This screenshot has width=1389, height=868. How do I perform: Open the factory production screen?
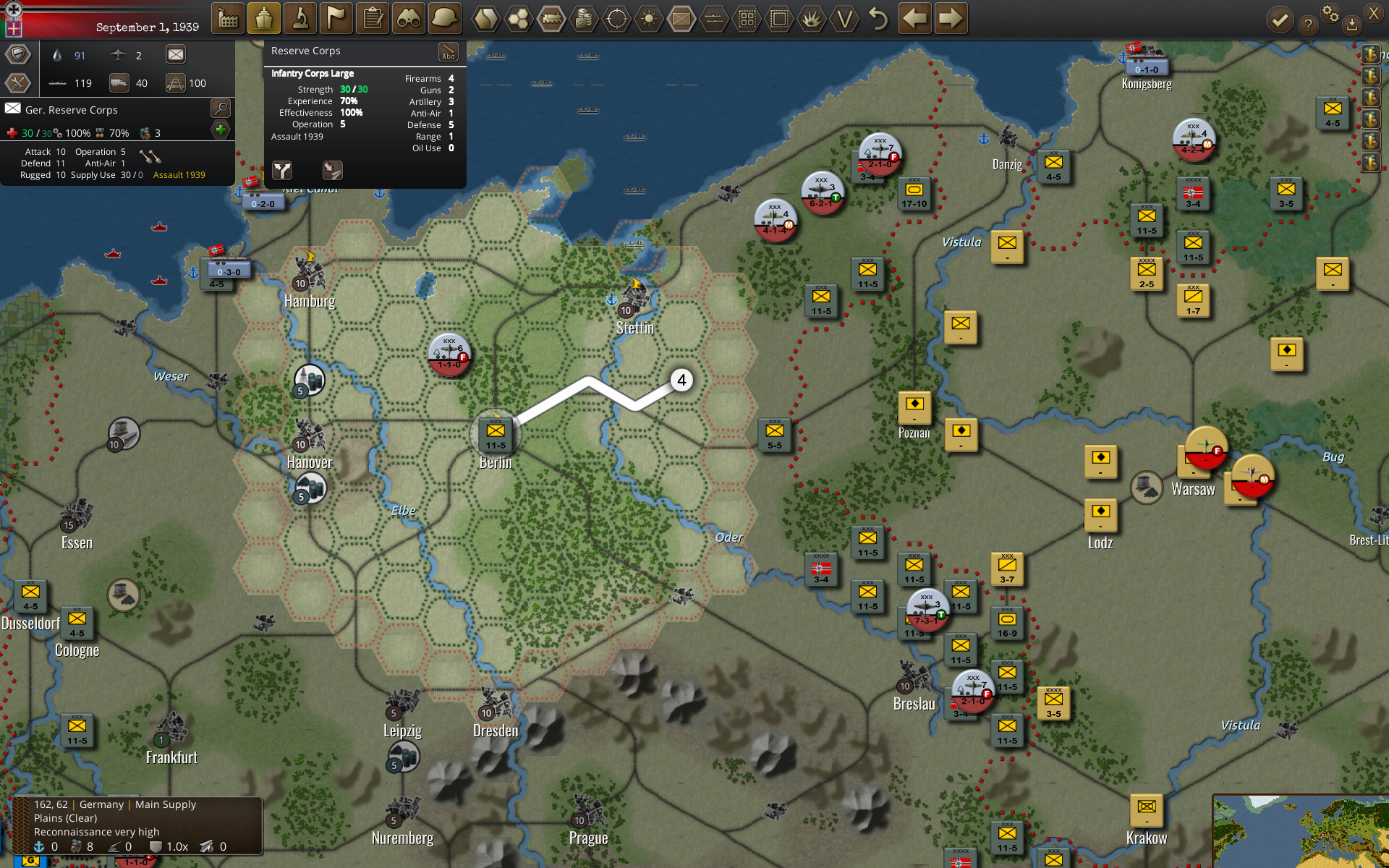tap(228, 19)
